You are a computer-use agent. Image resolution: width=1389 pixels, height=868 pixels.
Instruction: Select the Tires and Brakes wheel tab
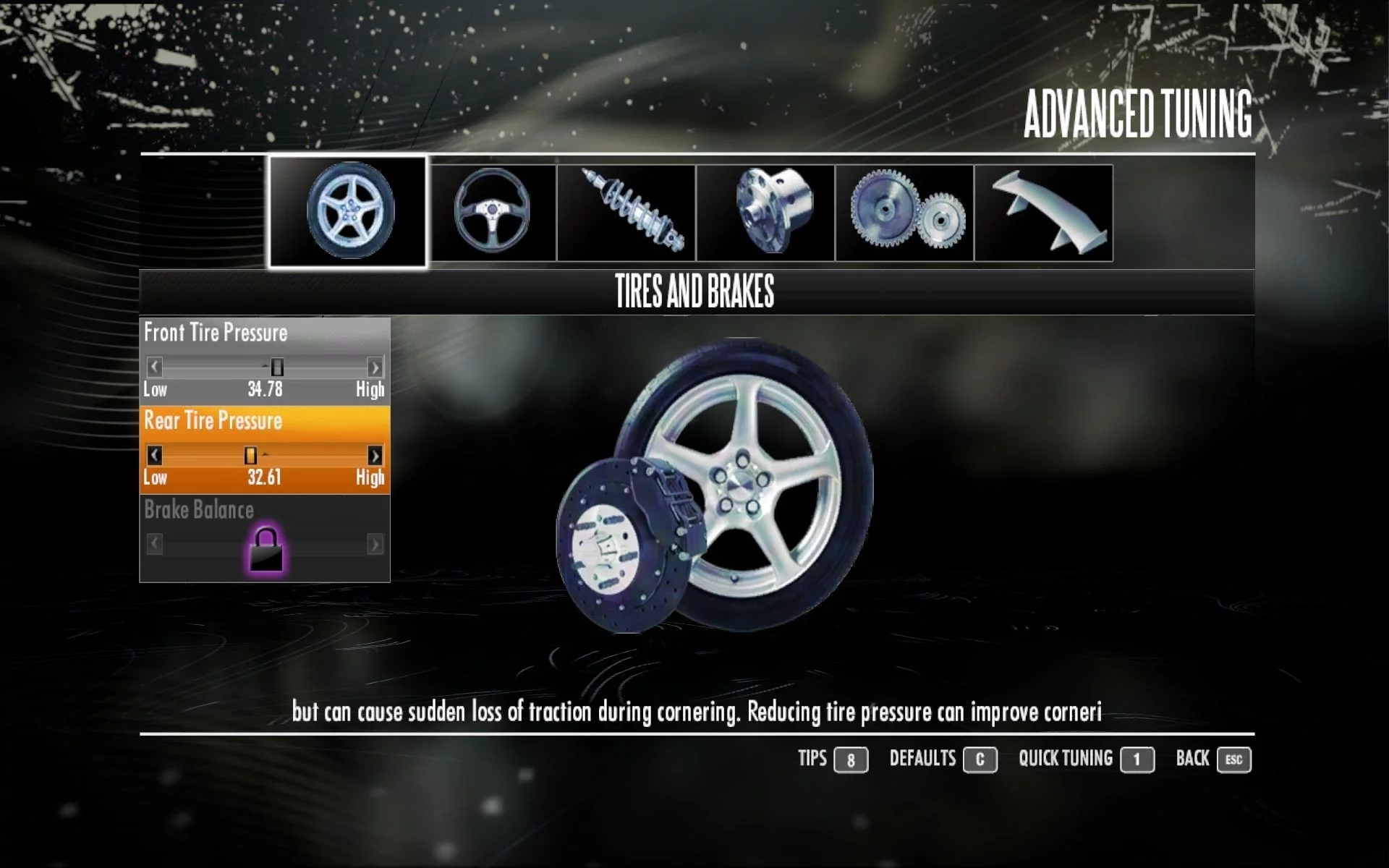[x=348, y=211]
